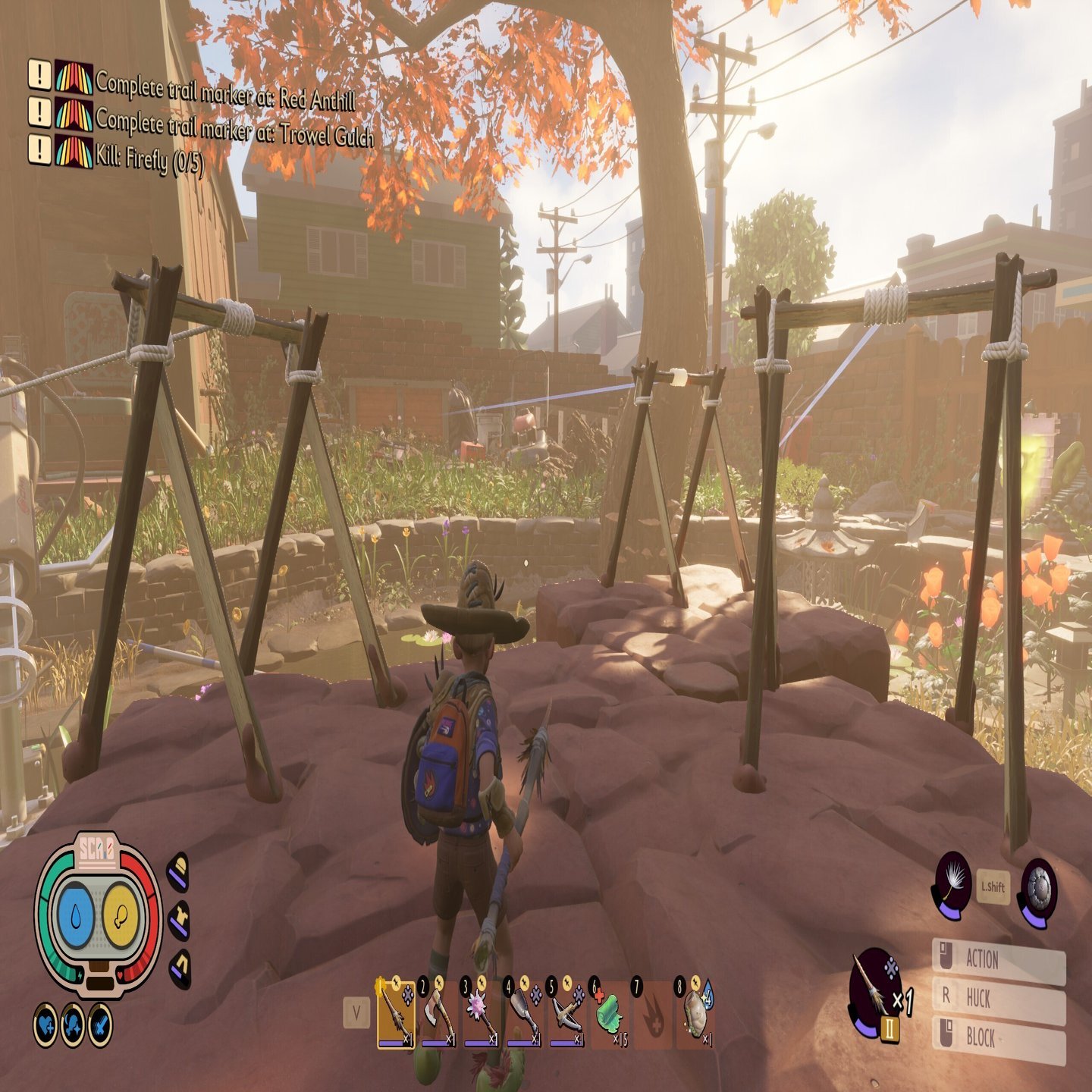Click the blue crossed-swords buff icon
Image resolution: width=1092 pixels, height=1092 pixels.
99,1025
